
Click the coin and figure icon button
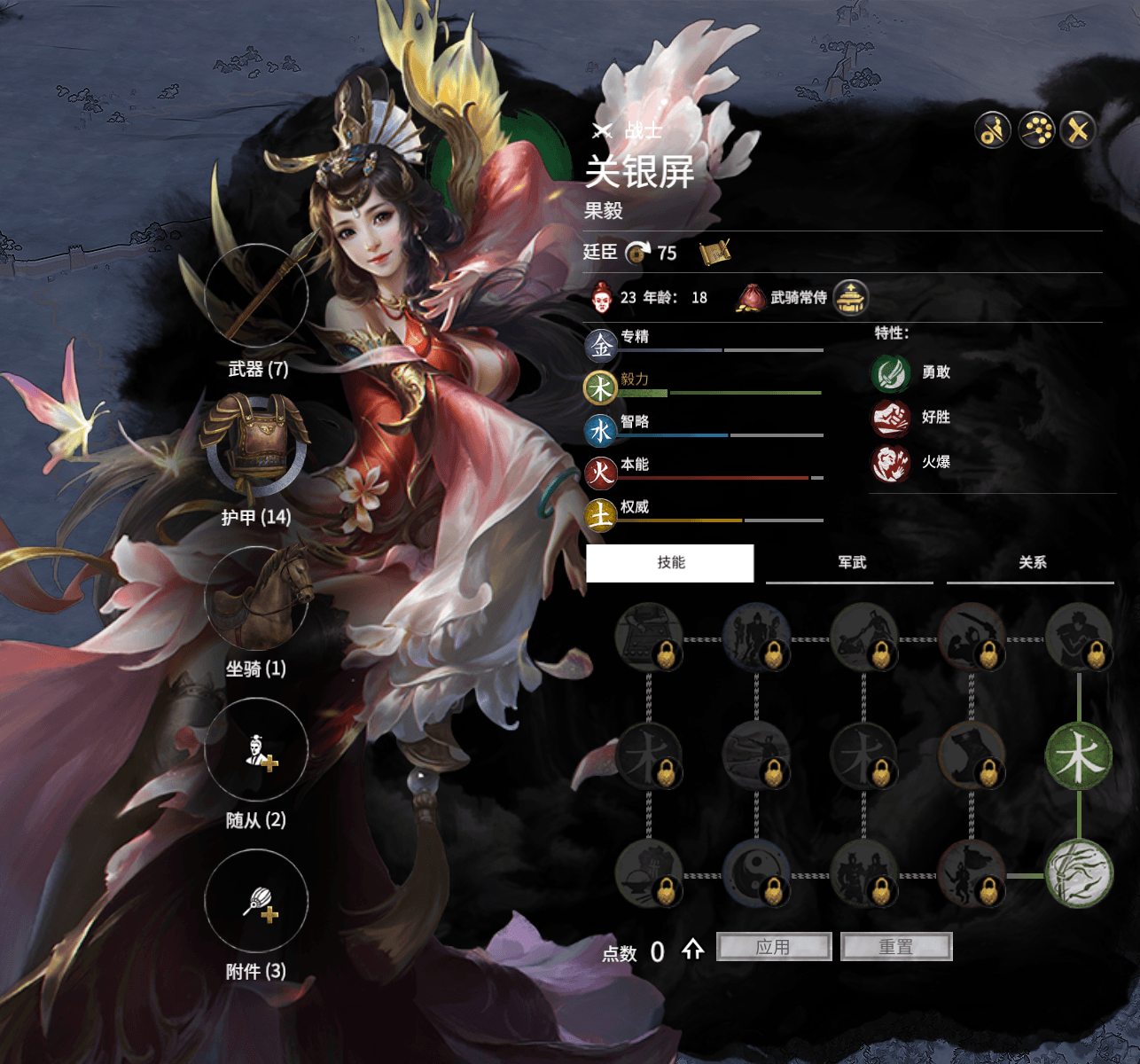point(993,131)
